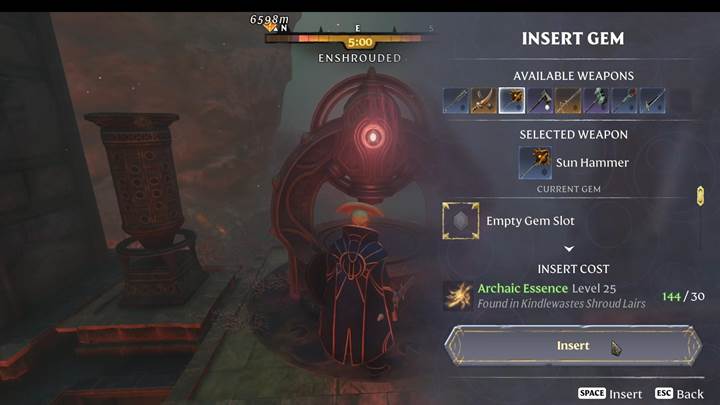The height and width of the screenshot is (405, 720).
Task: Select the Empty Gem Slot
Action: click(x=460, y=220)
